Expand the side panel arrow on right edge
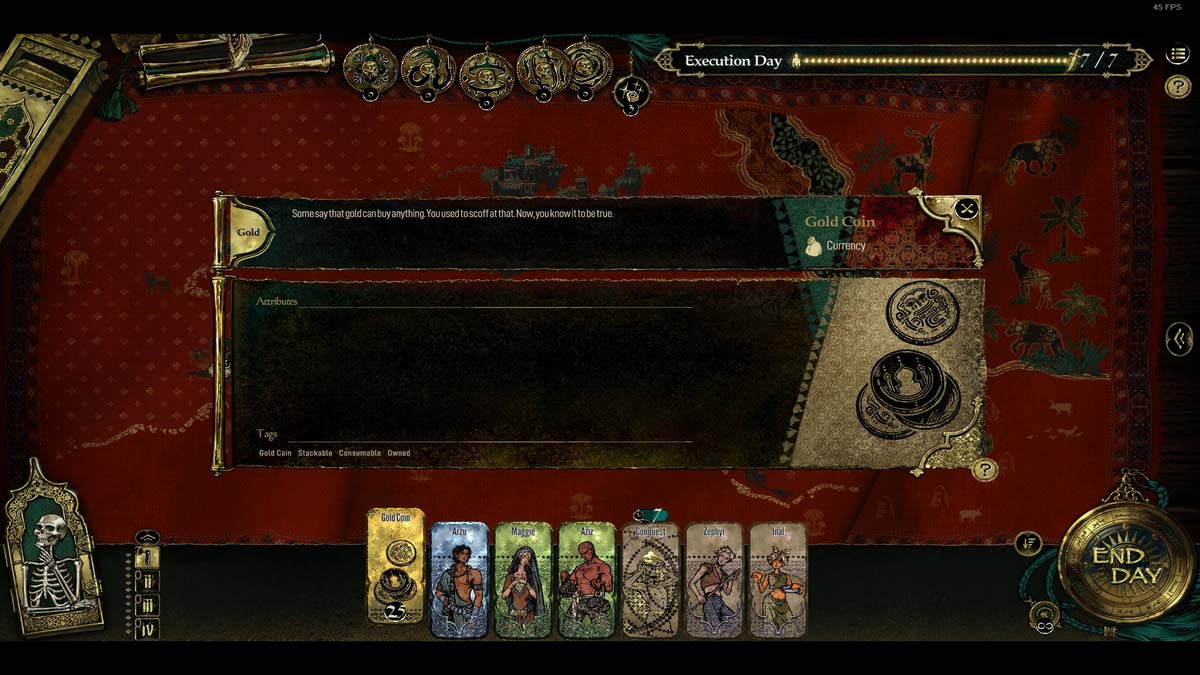The image size is (1200, 675). click(1179, 339)
